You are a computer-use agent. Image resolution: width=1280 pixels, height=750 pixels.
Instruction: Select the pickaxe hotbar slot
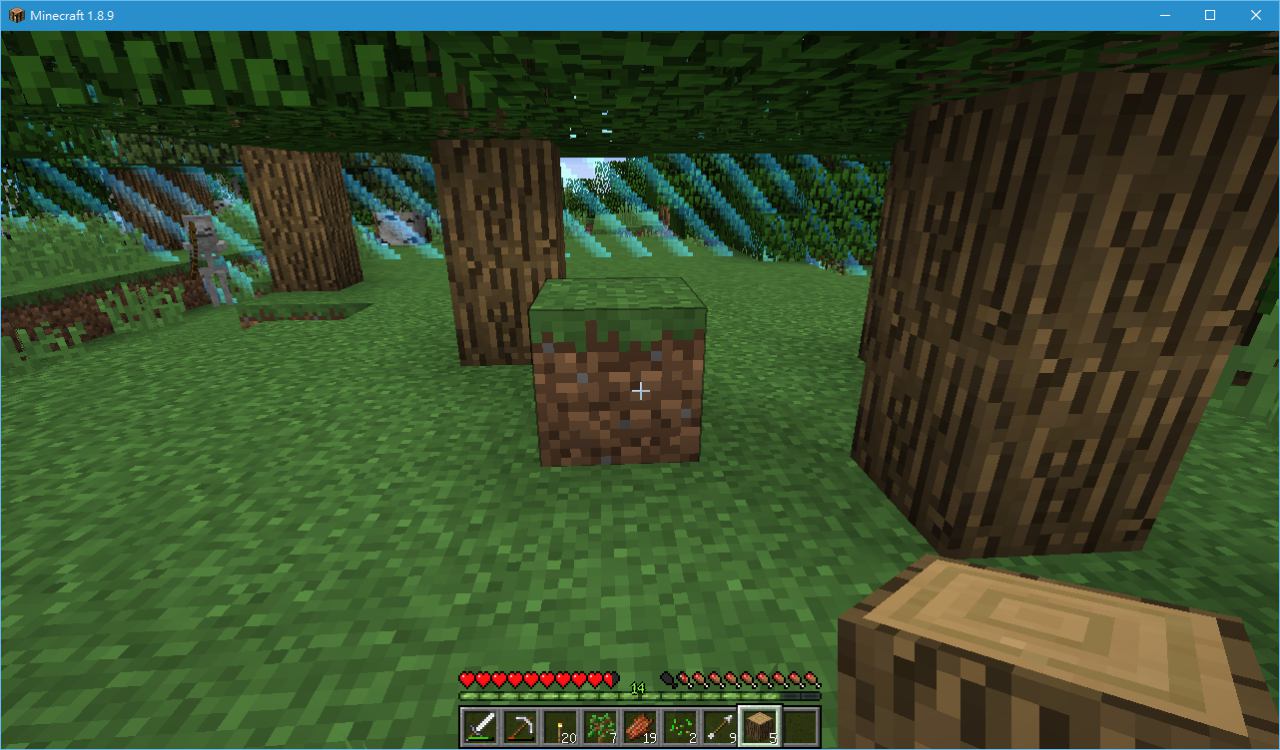[x=520, y=725]
